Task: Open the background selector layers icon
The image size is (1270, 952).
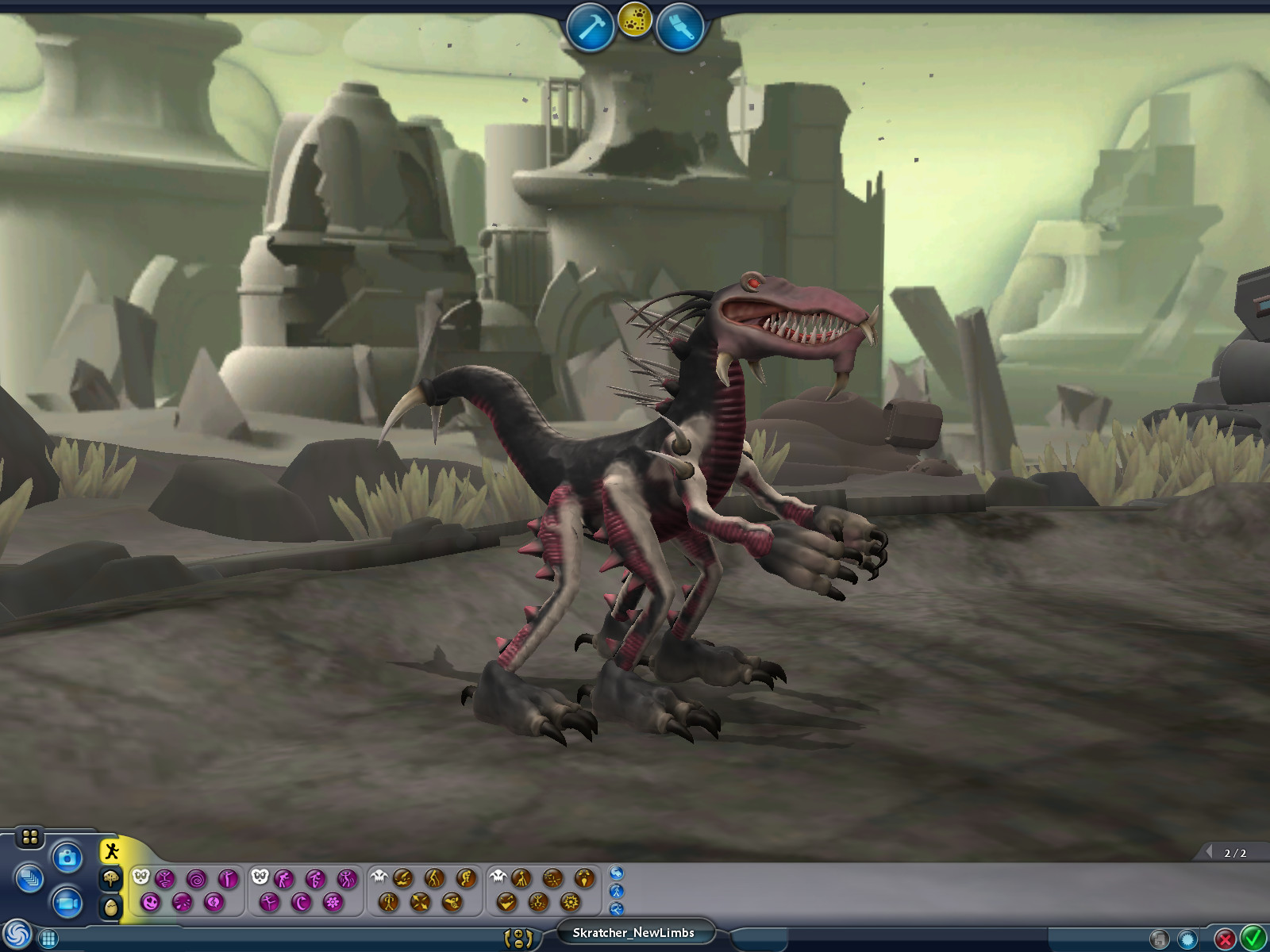Action: point(29,878)
